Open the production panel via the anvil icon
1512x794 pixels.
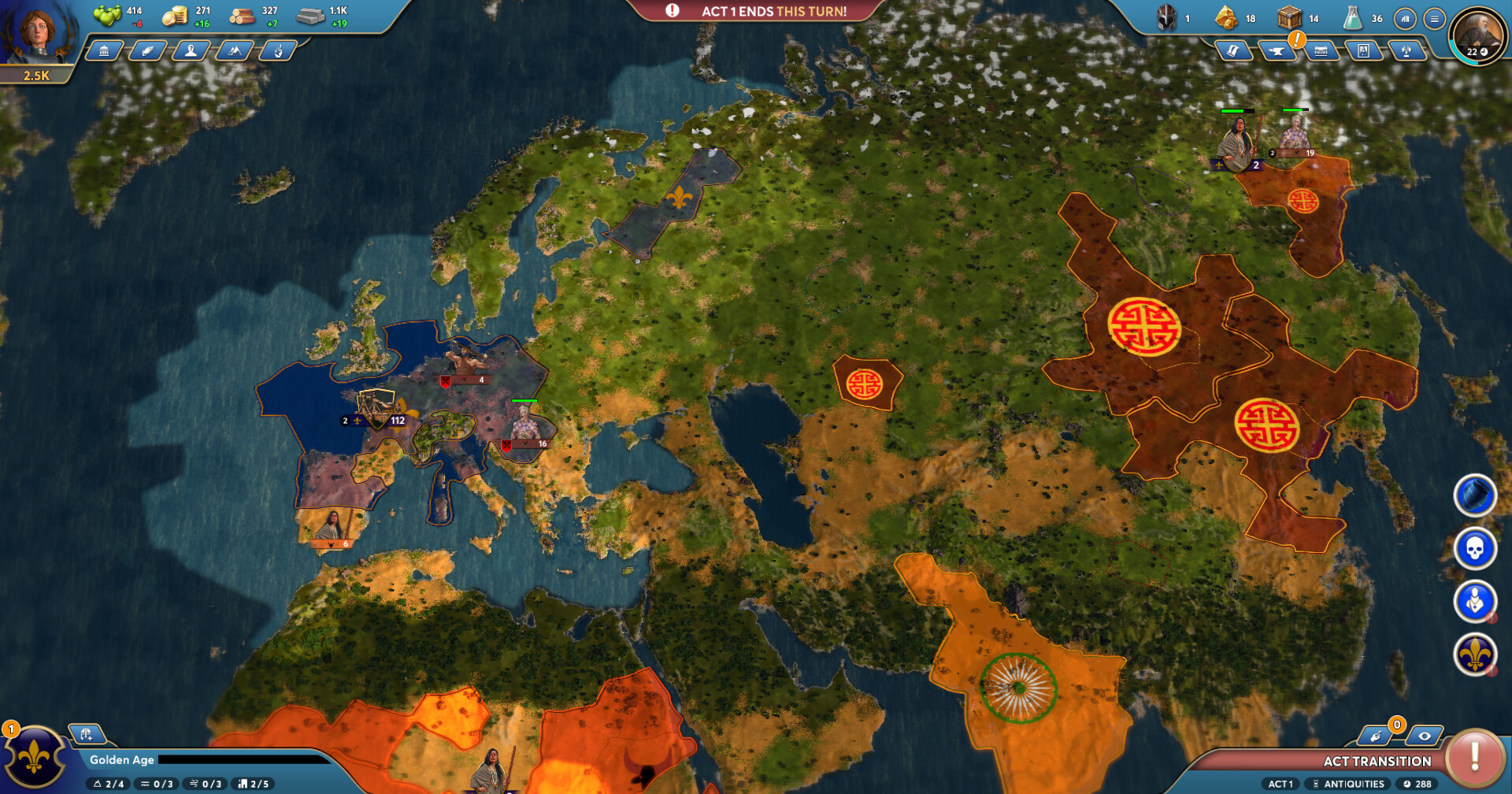tap(1277, 52)
